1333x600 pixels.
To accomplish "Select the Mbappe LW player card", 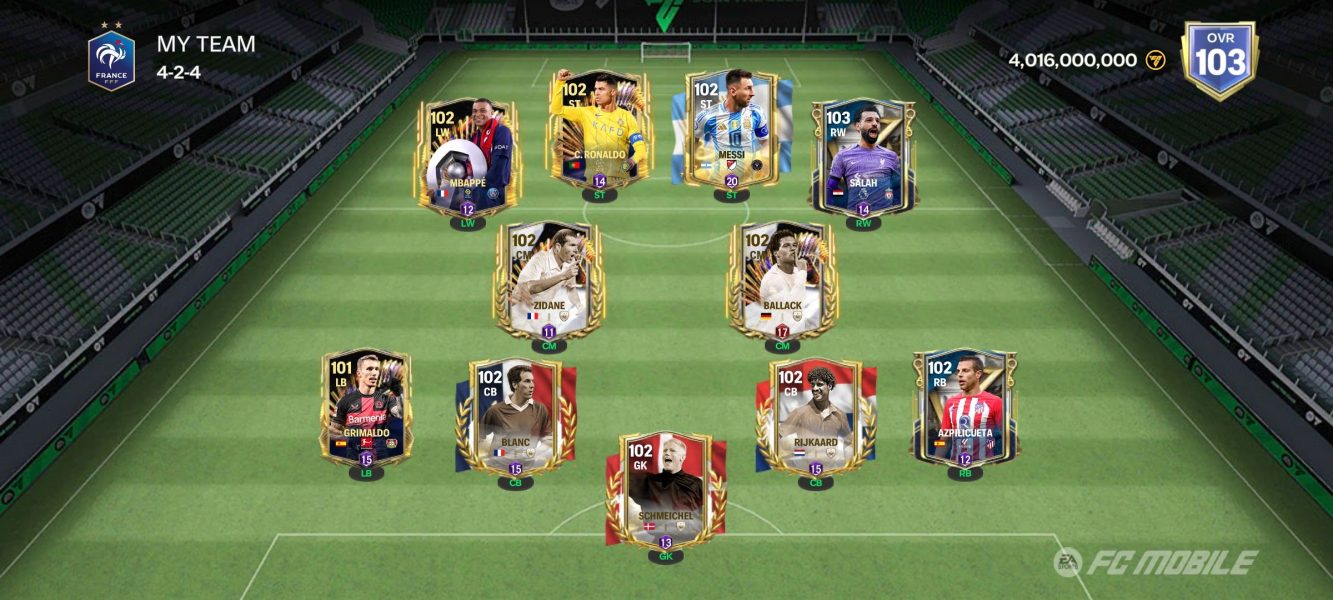I will coord(467,157).
